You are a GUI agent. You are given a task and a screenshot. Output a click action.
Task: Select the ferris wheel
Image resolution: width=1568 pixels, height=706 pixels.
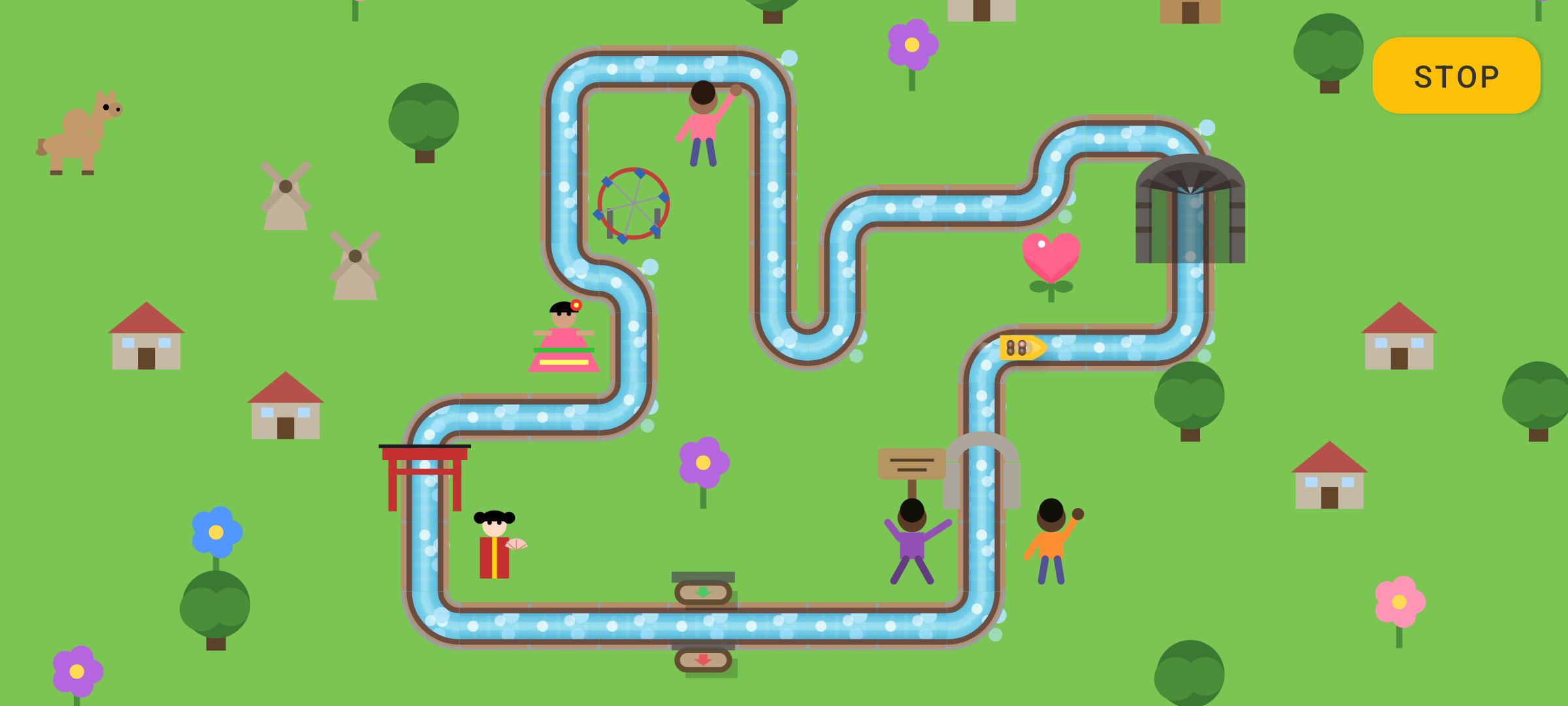(x=632, y=201)
